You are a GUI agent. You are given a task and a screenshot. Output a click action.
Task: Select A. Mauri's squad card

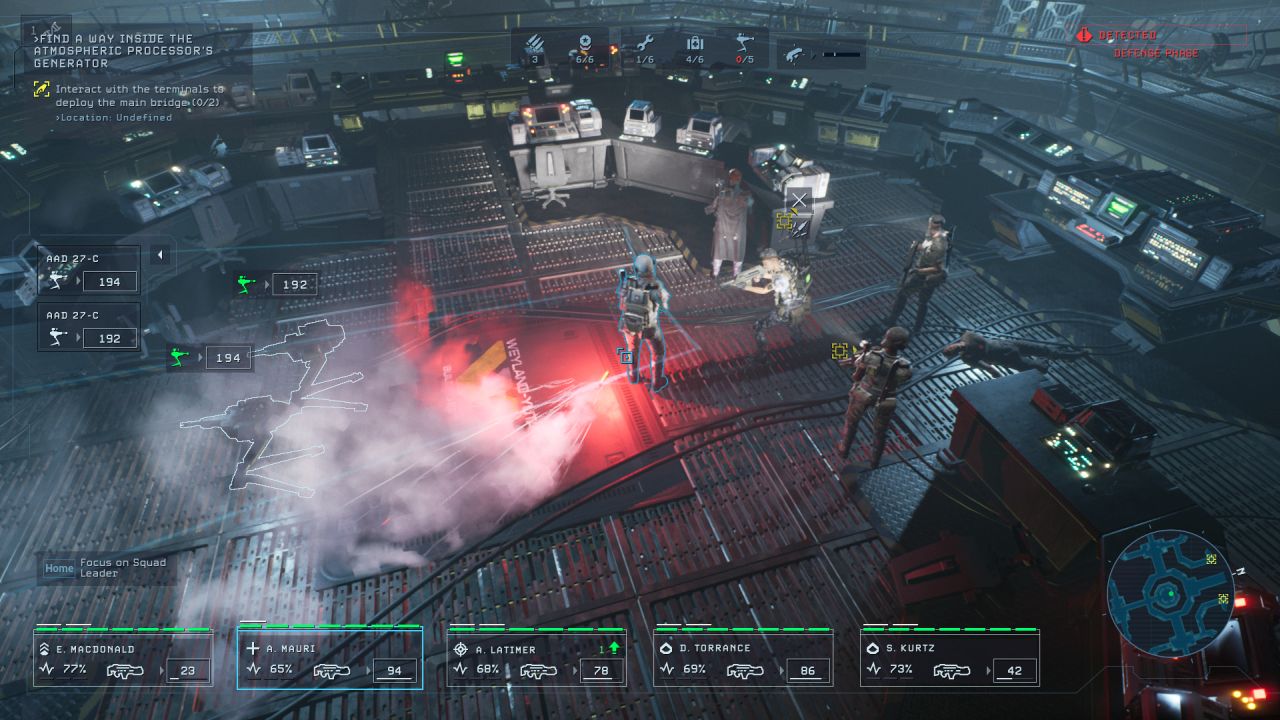tap(330, 659)
